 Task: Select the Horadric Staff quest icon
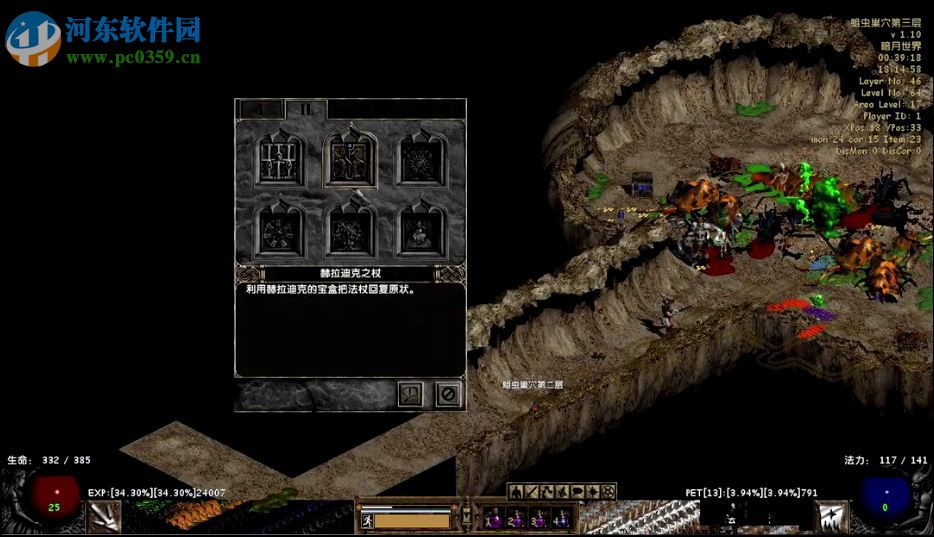click(350, 159)
